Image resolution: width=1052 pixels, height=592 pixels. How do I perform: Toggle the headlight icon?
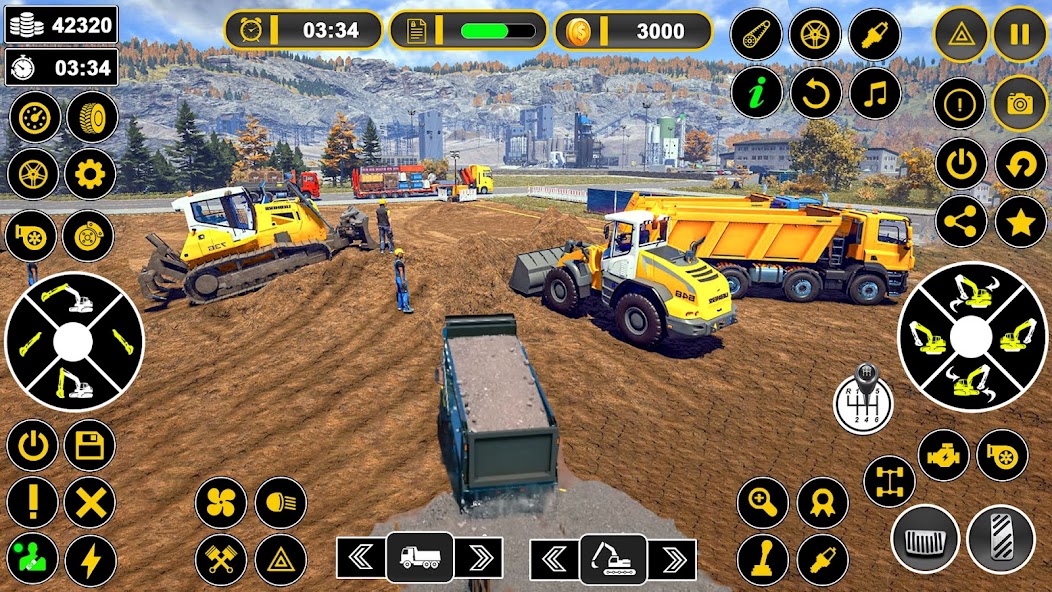click(281, 503)
